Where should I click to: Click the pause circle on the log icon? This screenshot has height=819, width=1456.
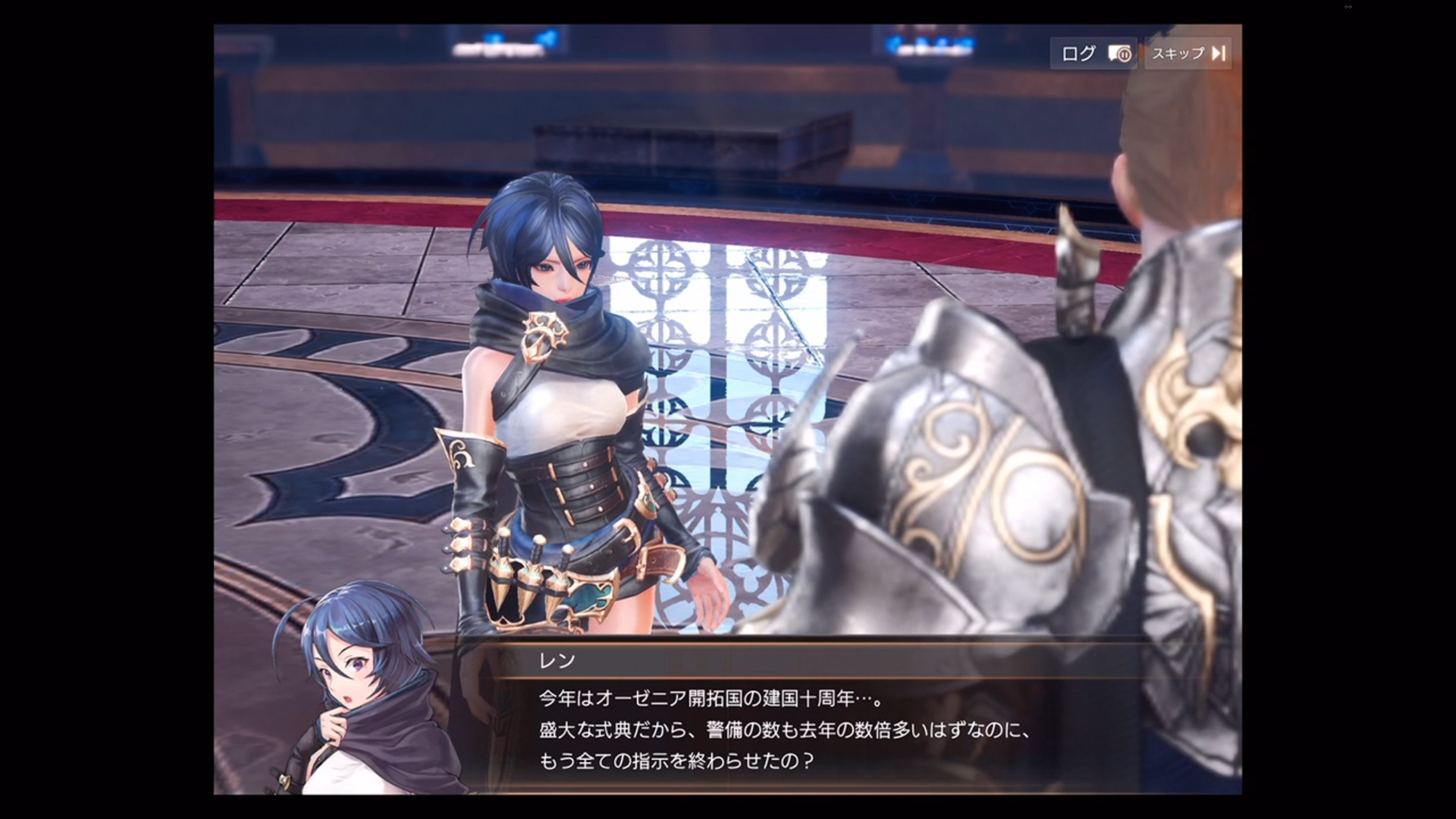(x=1124, y=55)
